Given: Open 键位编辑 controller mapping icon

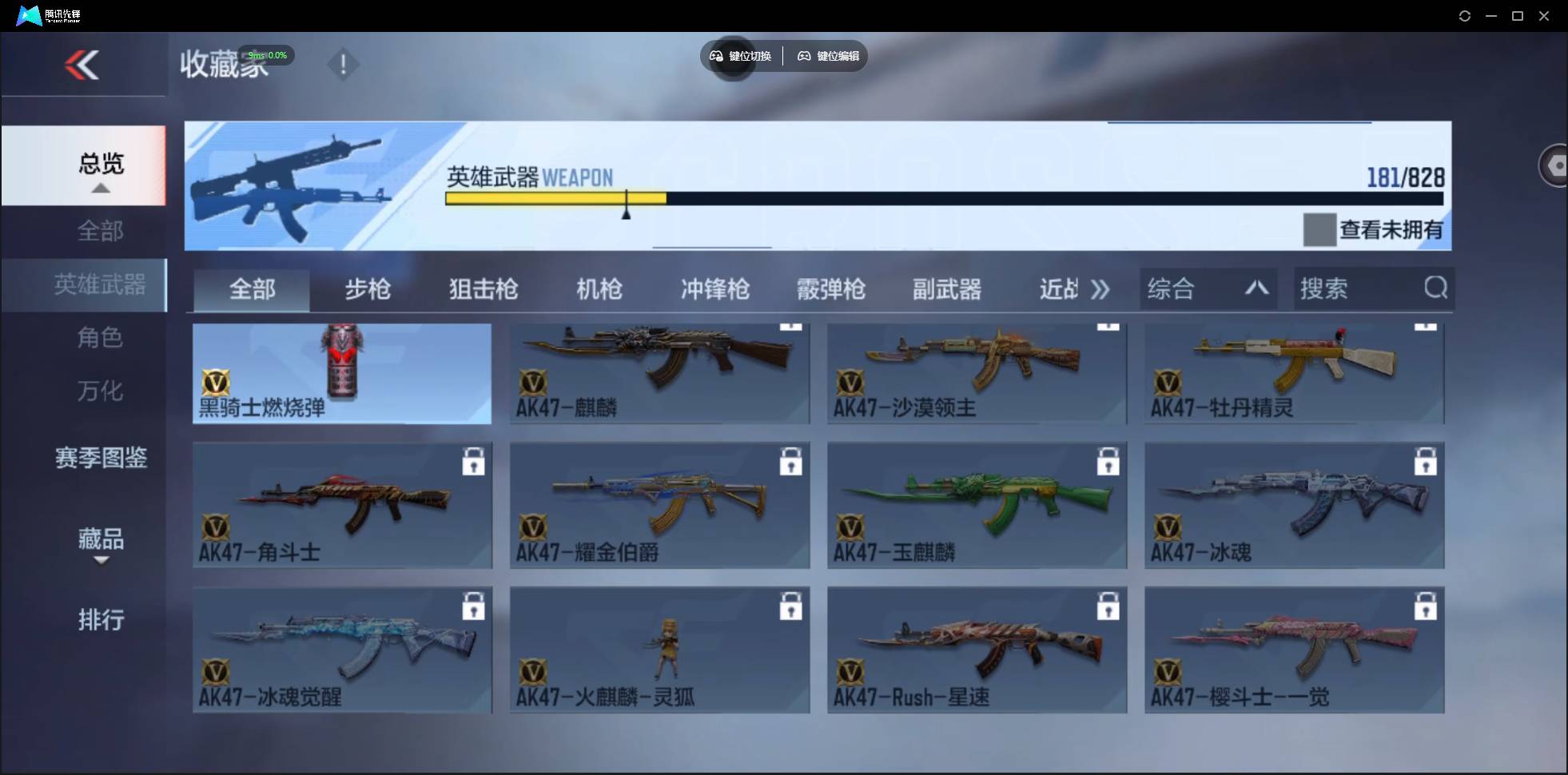Looking at the screenshot, I should (x=803, y=56).
